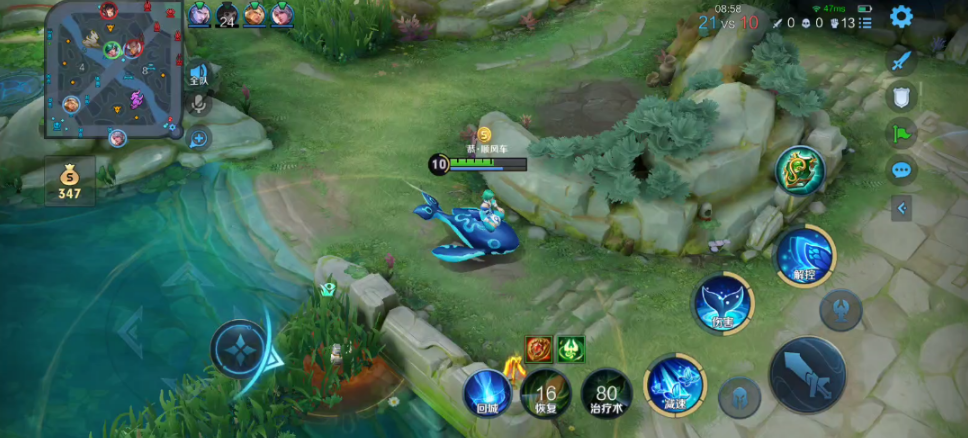Tap the target-tower attack button
The height and width of the screenshot is (438, 968).
pyautogui.click(x=841, y=310)
